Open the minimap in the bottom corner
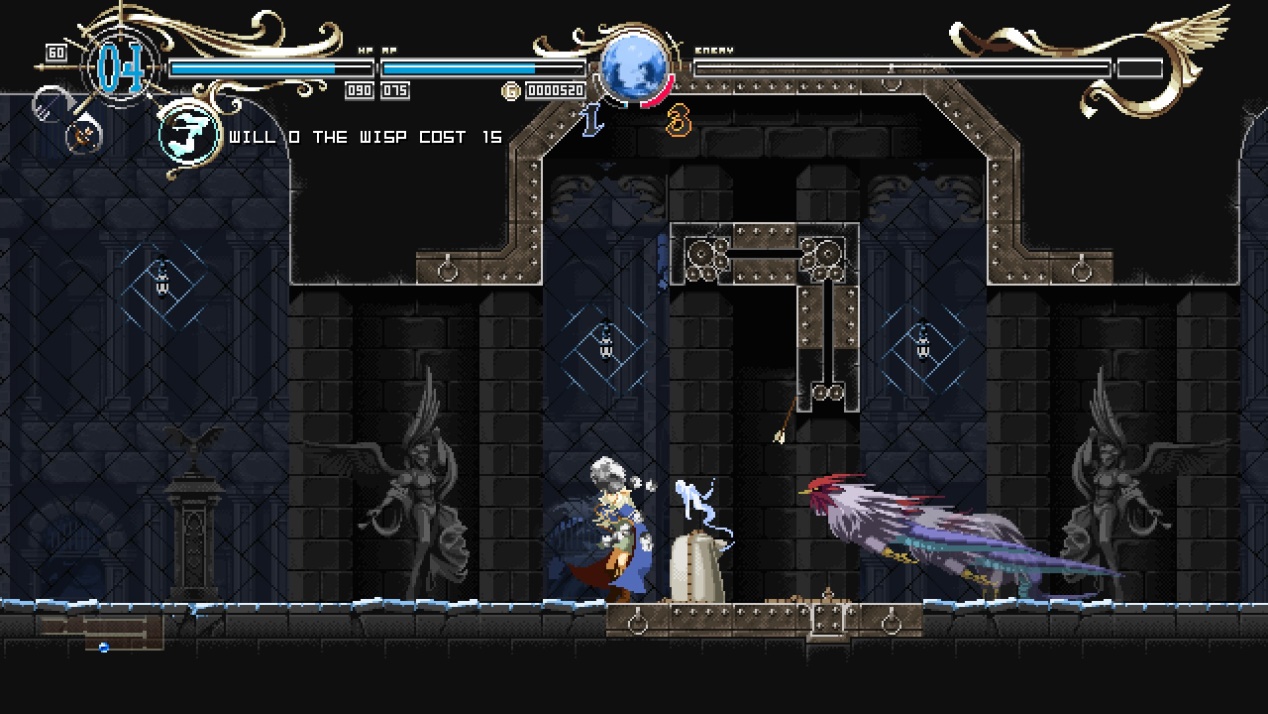 point(101,632)
